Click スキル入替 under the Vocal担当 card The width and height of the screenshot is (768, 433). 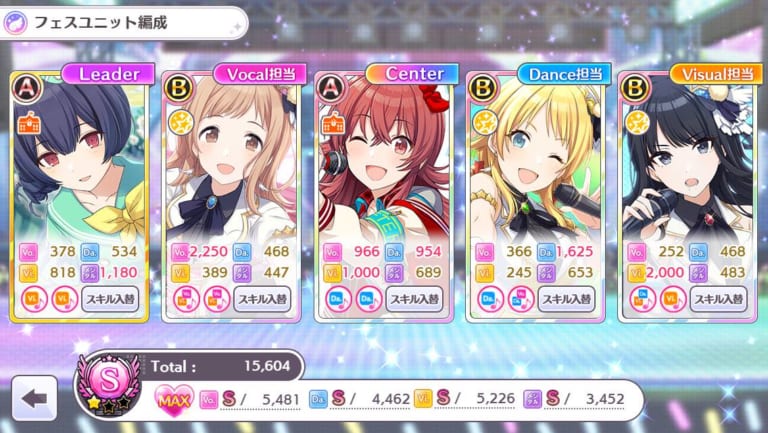click(x=263, y=298)
